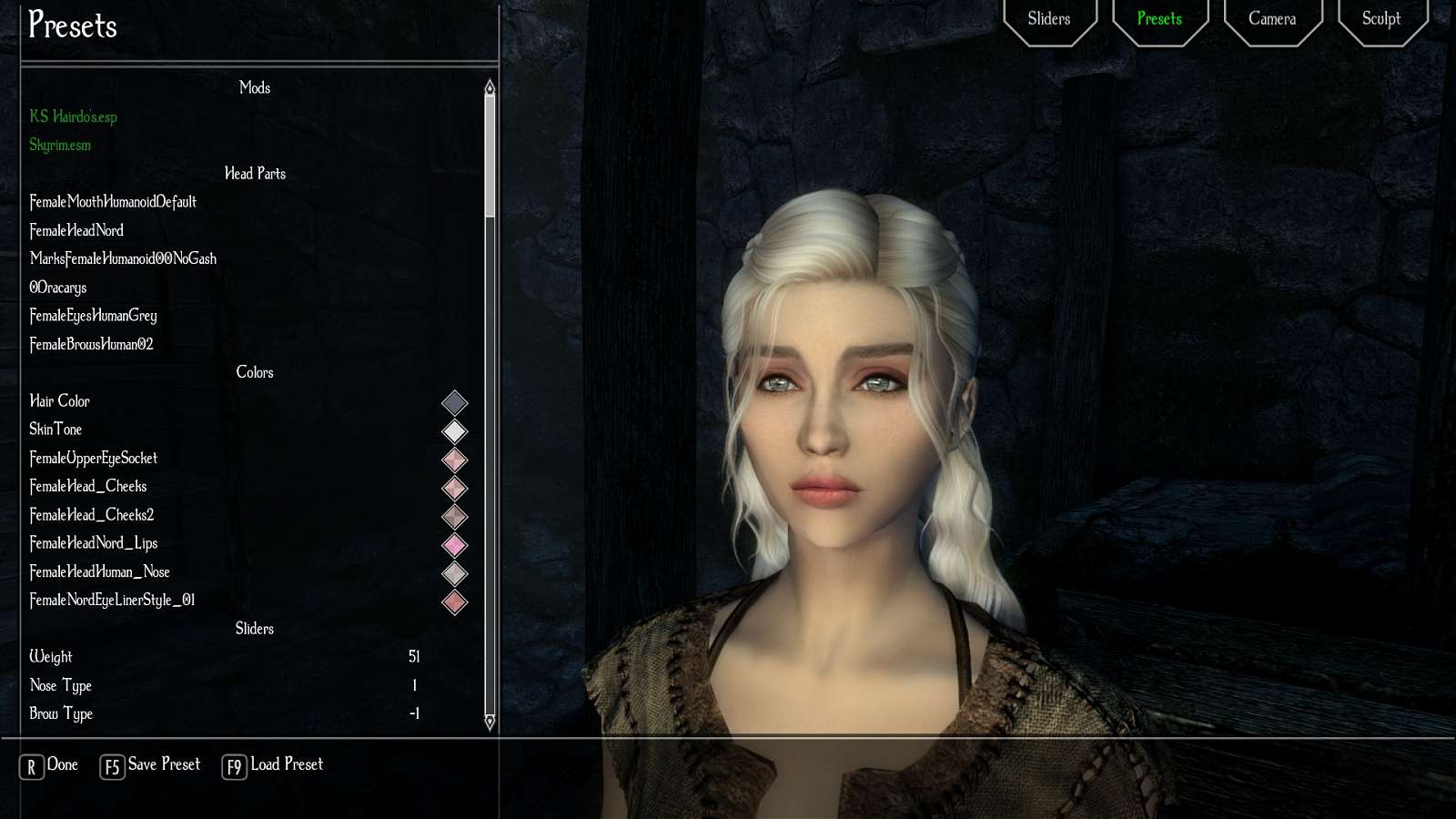Click Load Preset
The image size is (1456, 819).
[x=285, y=764]
